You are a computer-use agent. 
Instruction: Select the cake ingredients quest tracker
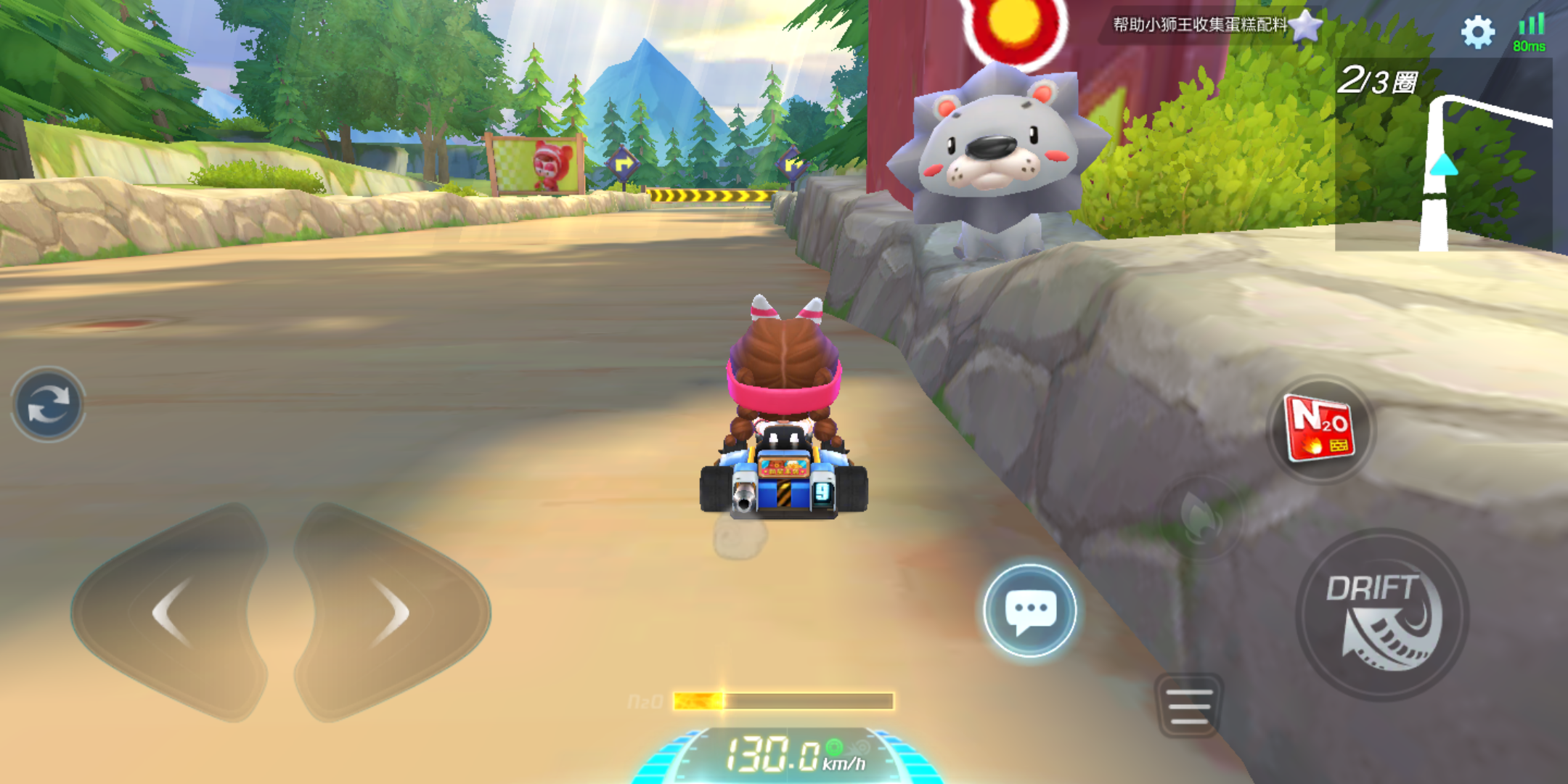tap(1209, 25)
